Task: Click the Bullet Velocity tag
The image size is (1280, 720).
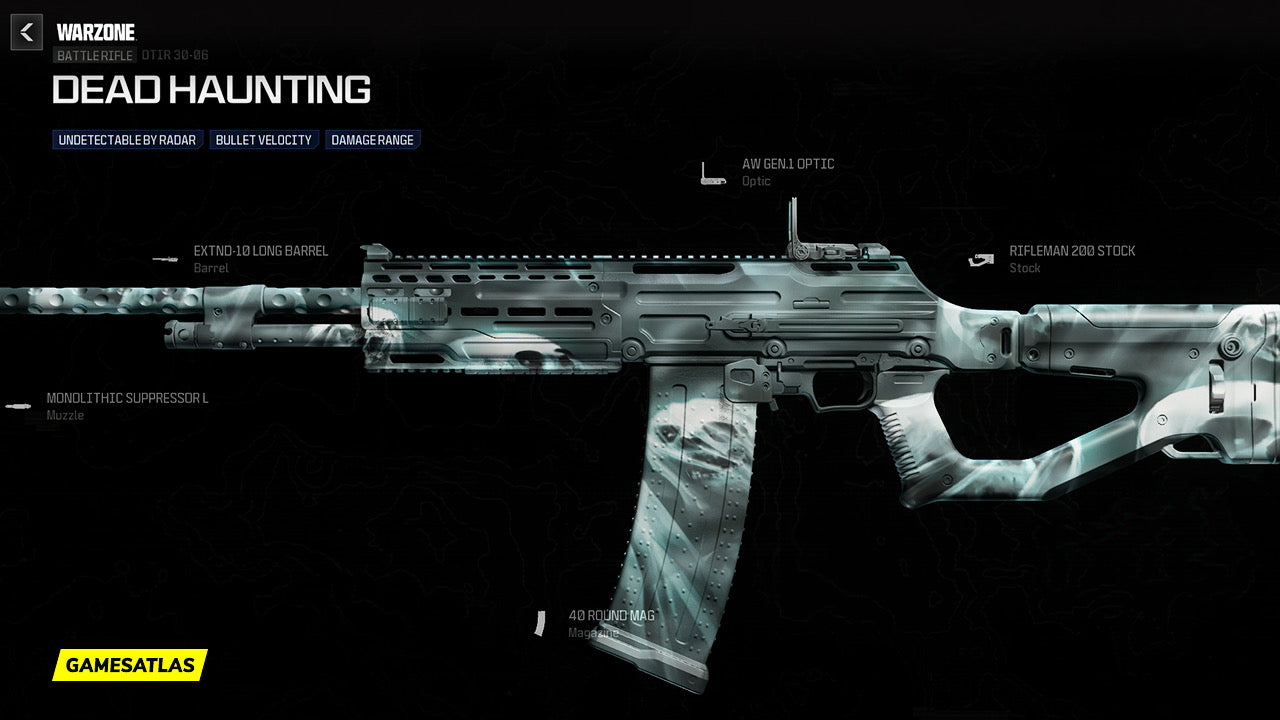Action: pyautogui.click(x=264, y=140)
